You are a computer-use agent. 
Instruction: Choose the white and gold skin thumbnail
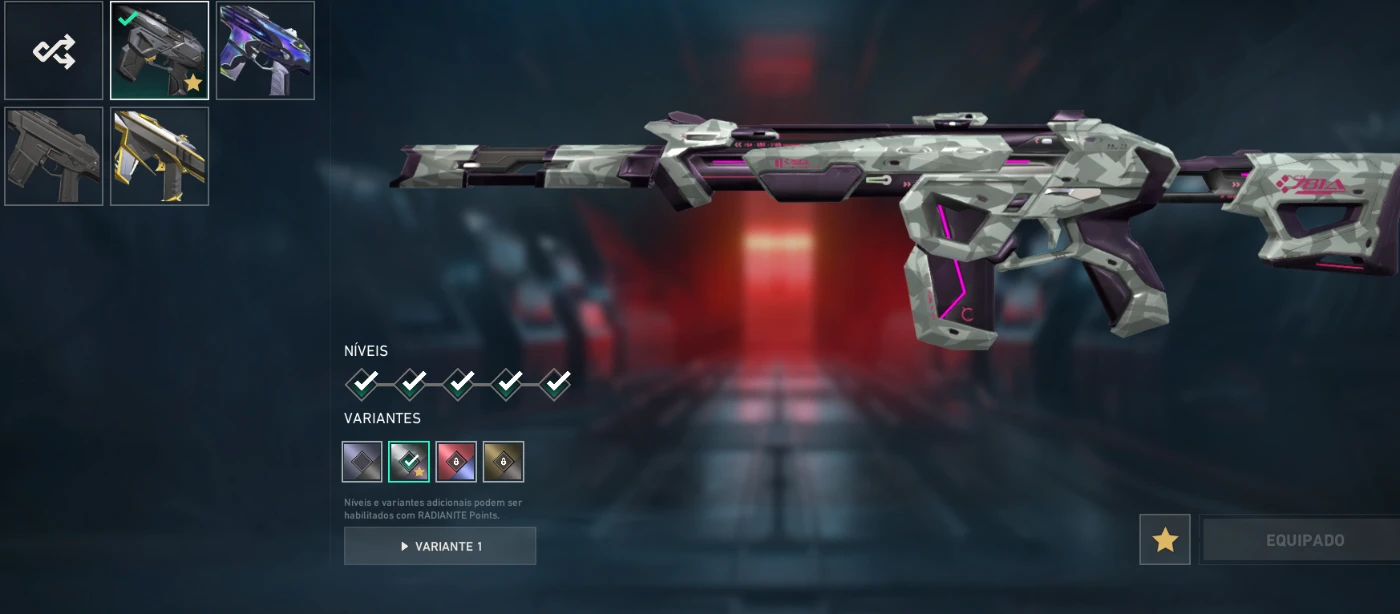point(160,156)
